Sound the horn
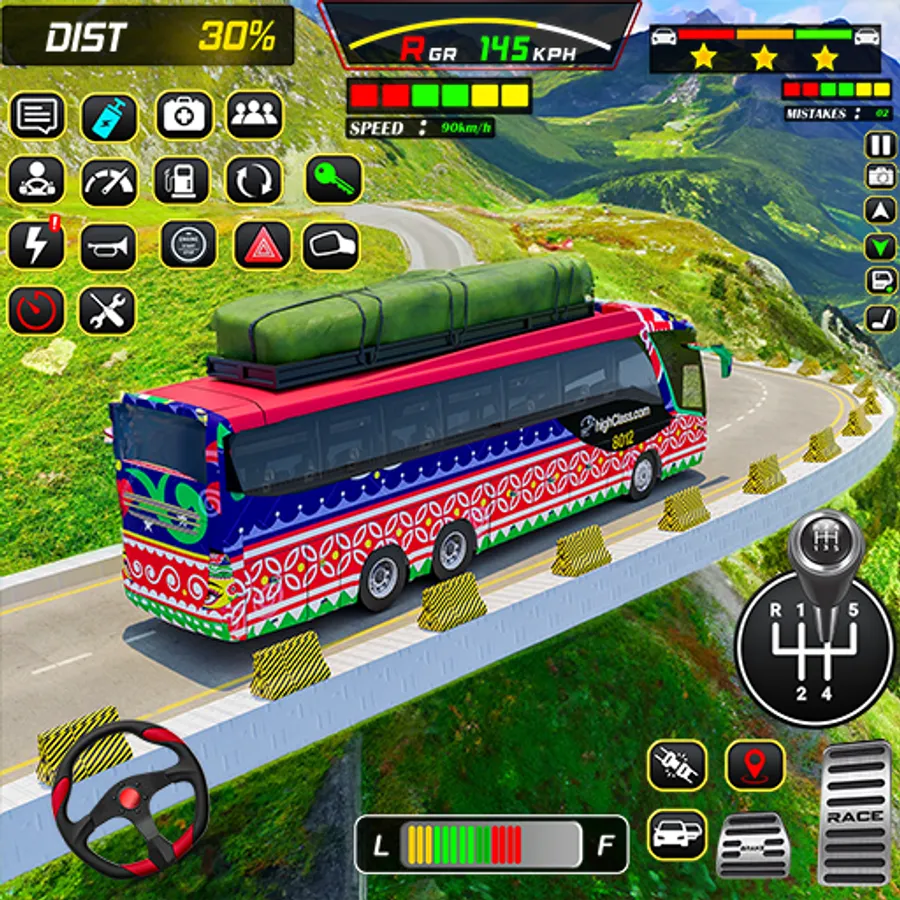 pyautogui.click(x=108, y=246)
